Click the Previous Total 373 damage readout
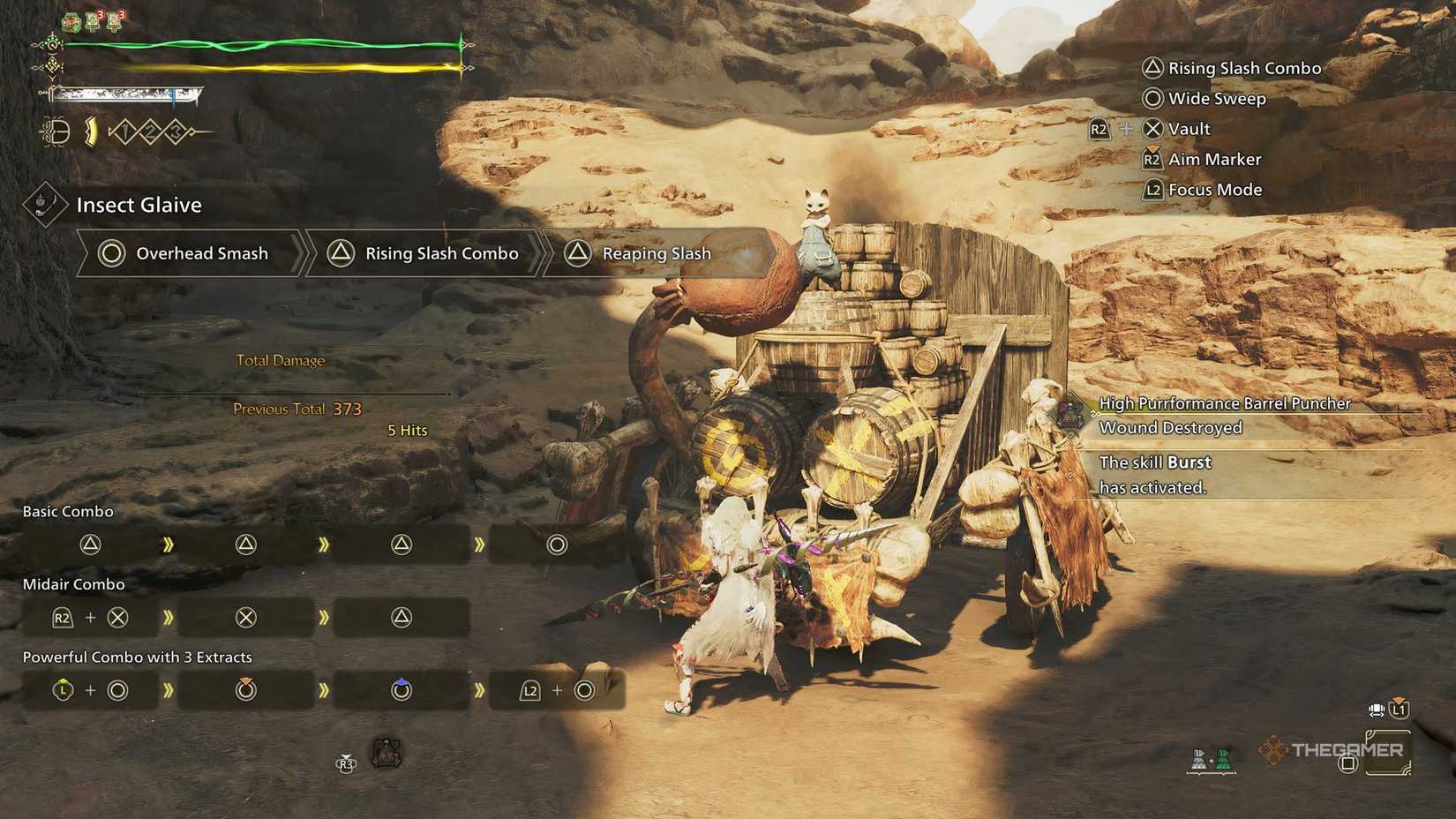This screenshot has width=1456, height=819. [x=297, y=409]
